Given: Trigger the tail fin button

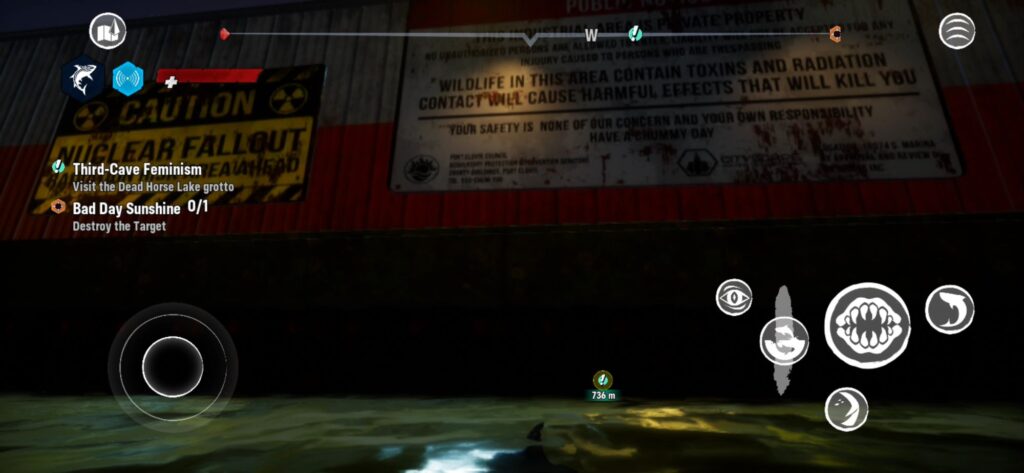Looking at the screenshot, I should (846, 409).
